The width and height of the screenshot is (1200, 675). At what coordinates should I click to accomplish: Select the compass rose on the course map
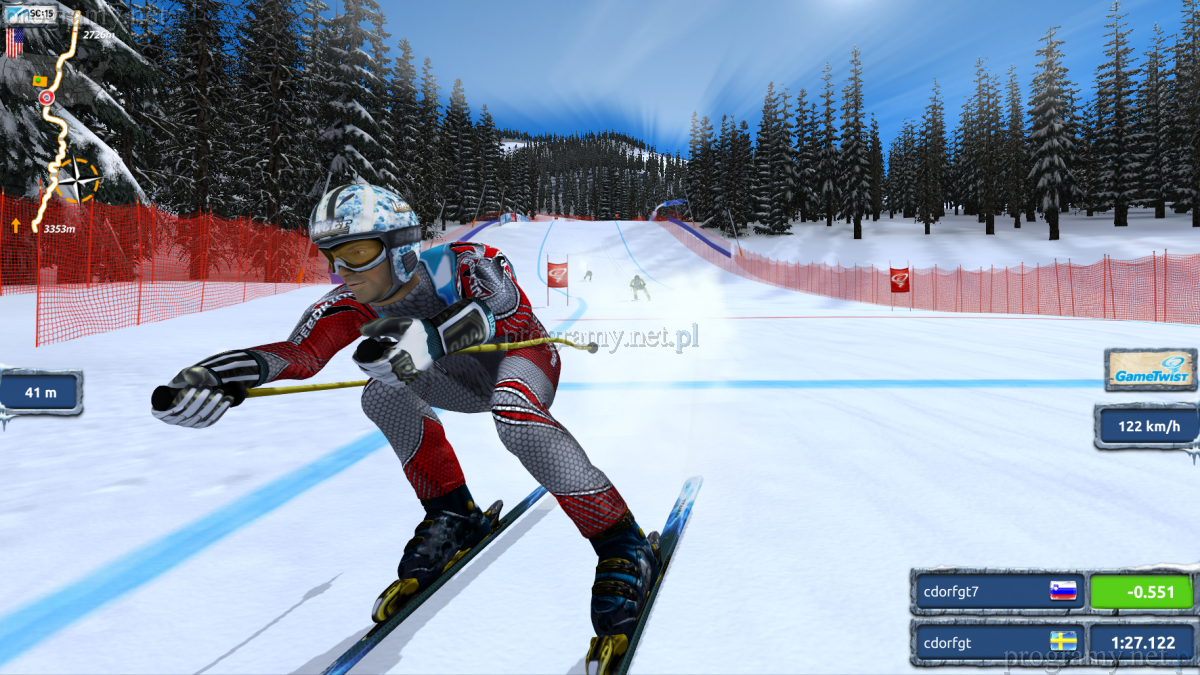76,182
